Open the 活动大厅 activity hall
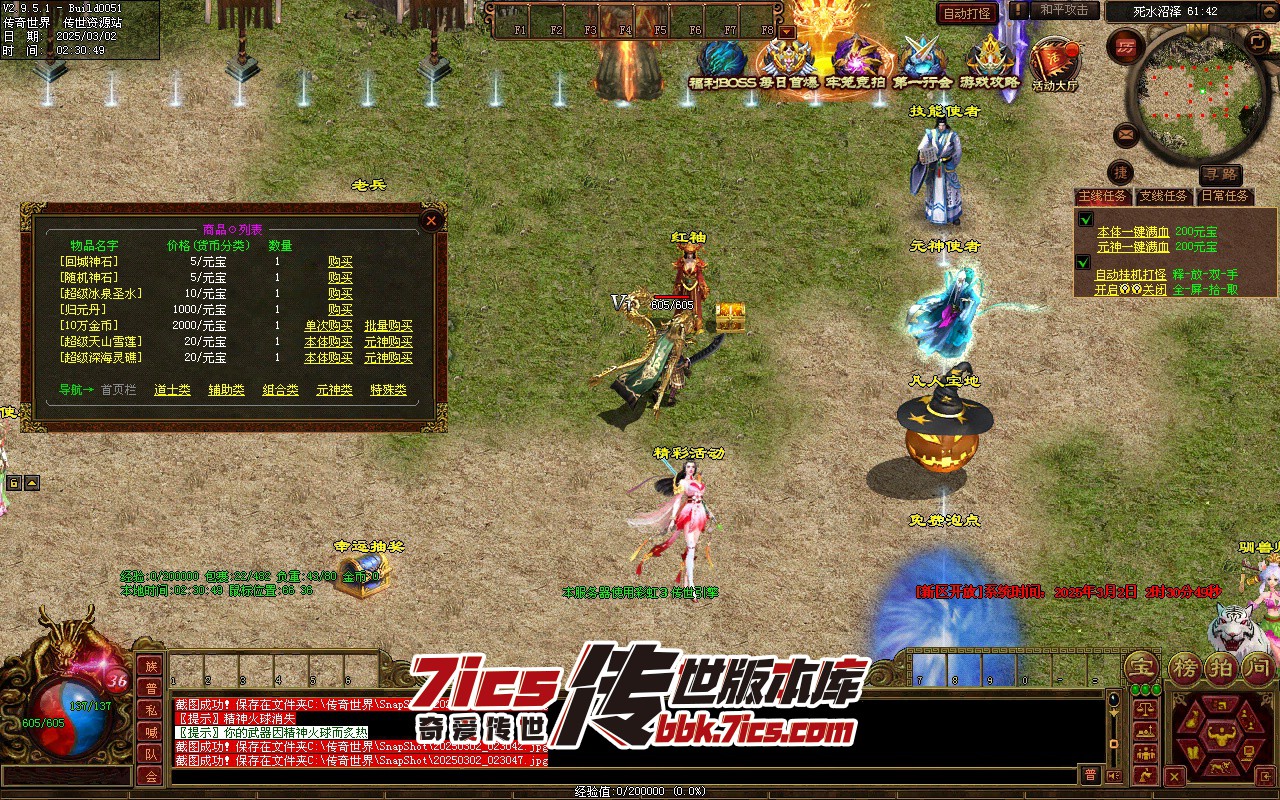The height and width of the screenshot is (800, 1280). (x=1055, y=65)
